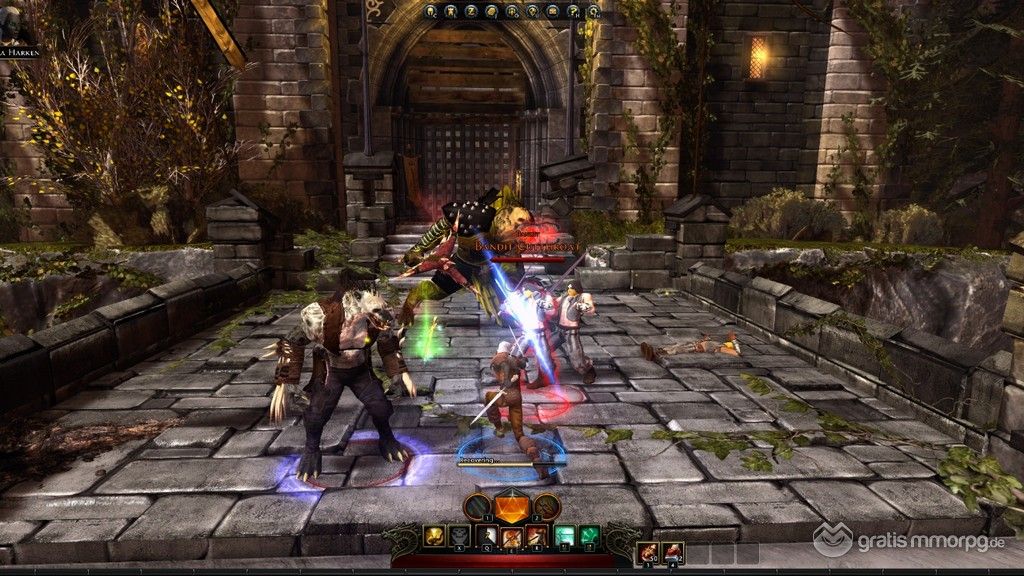
Task: Use the second teal at-will attack
Action: pyautogui.click(x=590, y=535)
